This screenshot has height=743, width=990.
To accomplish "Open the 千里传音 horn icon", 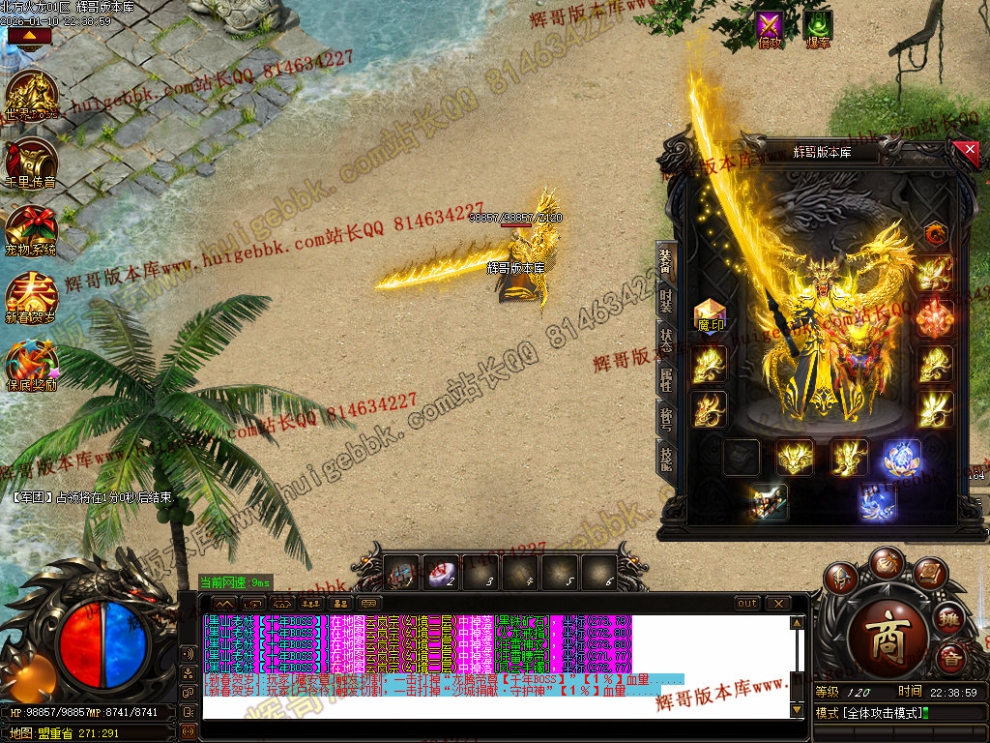I will (x=30, y=163).
